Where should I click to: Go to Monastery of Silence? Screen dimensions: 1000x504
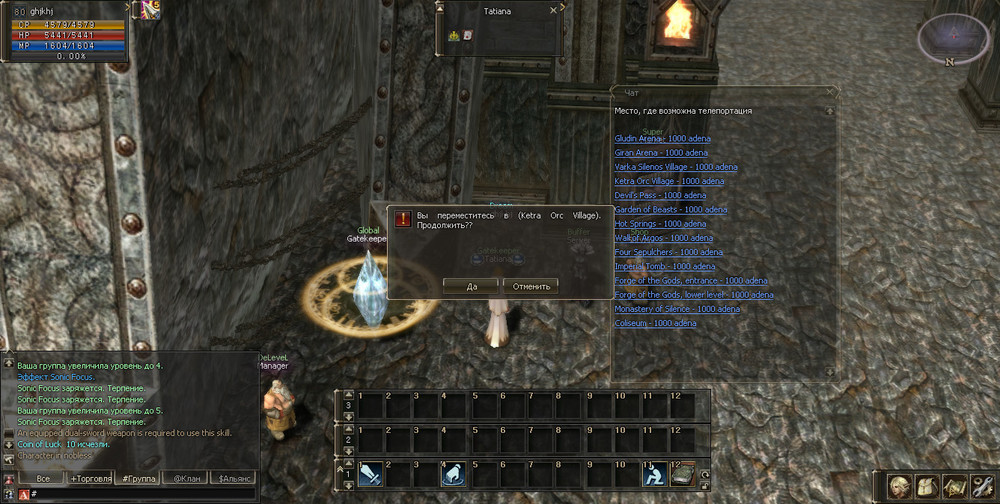(x=677, y=309)
